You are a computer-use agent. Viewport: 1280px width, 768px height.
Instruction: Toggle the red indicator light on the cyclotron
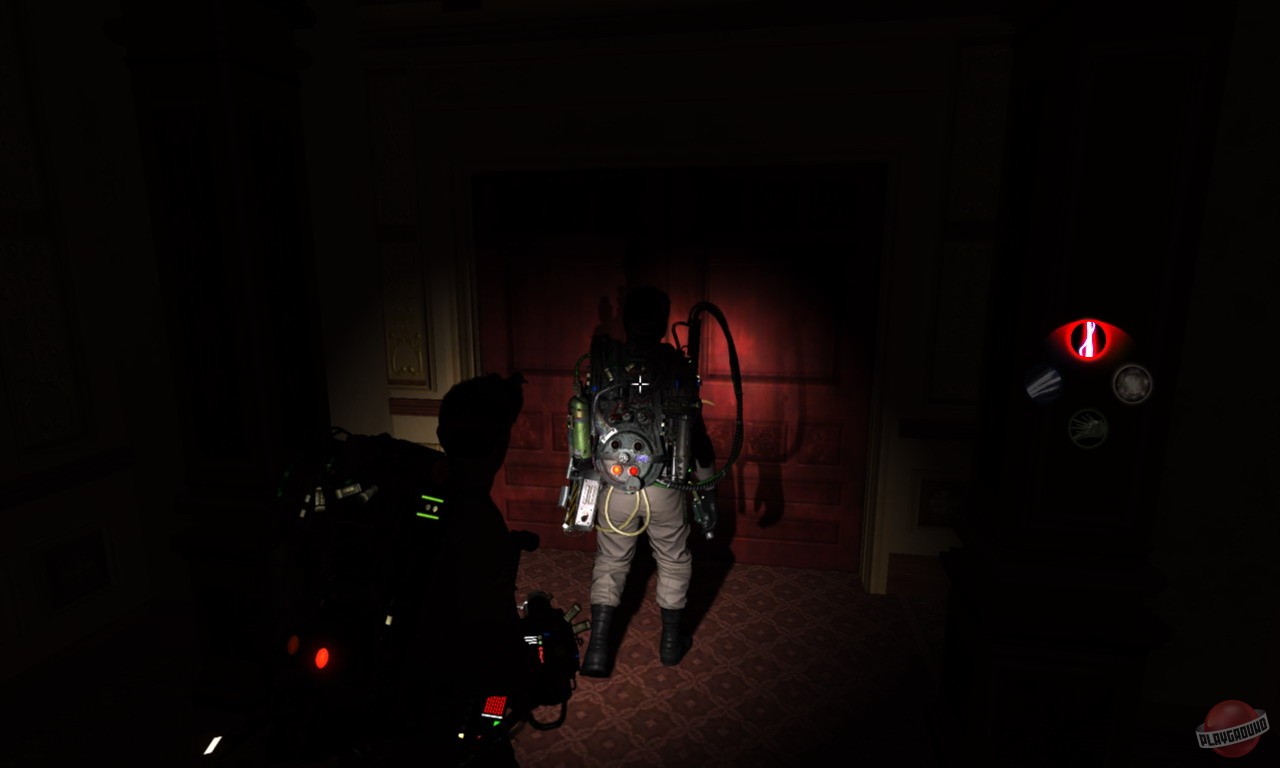633,471
